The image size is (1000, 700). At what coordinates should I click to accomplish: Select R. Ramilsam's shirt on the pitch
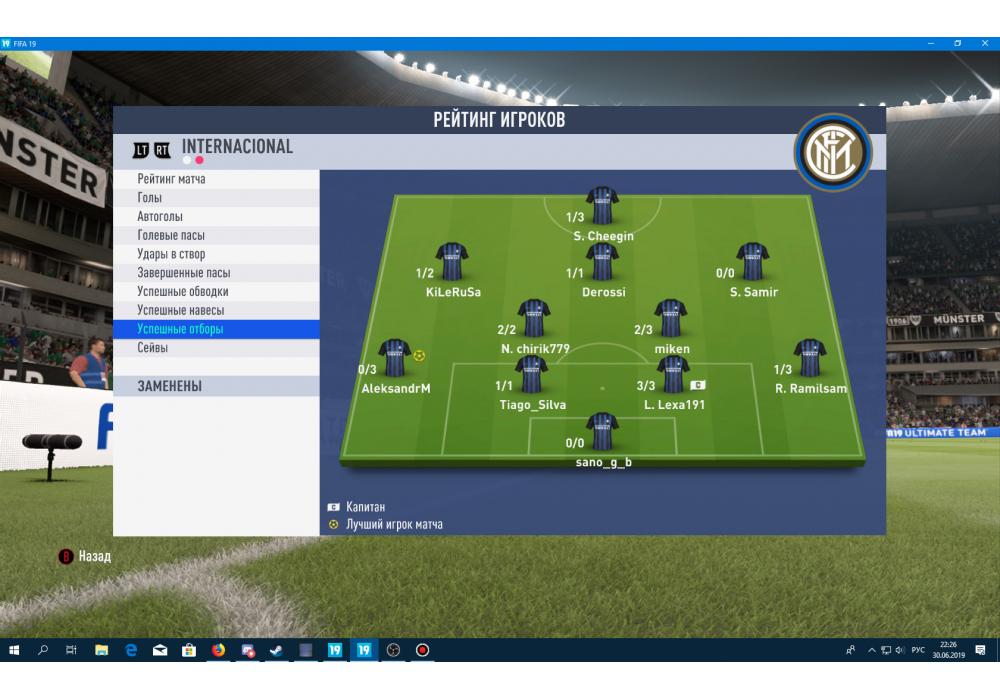(810, 357)
